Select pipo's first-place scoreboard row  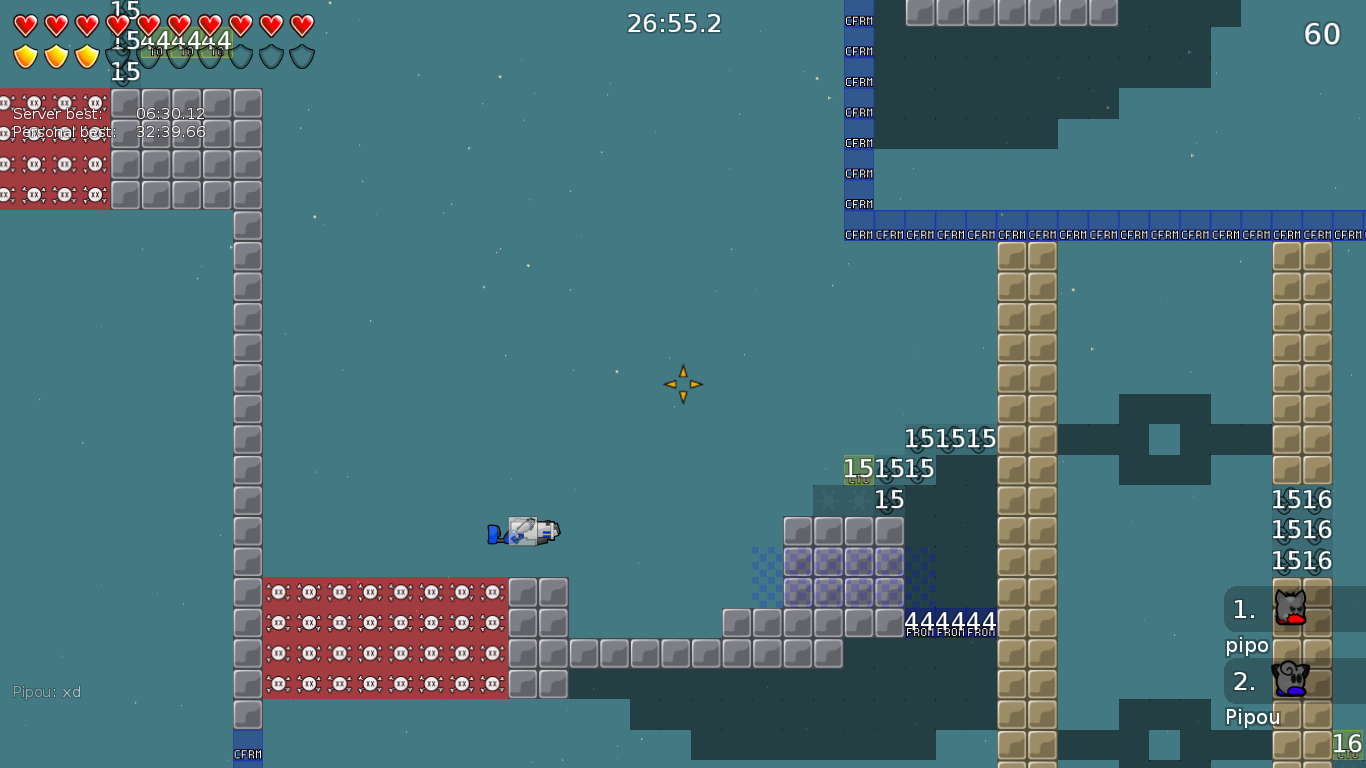[x=1293, y=609]
